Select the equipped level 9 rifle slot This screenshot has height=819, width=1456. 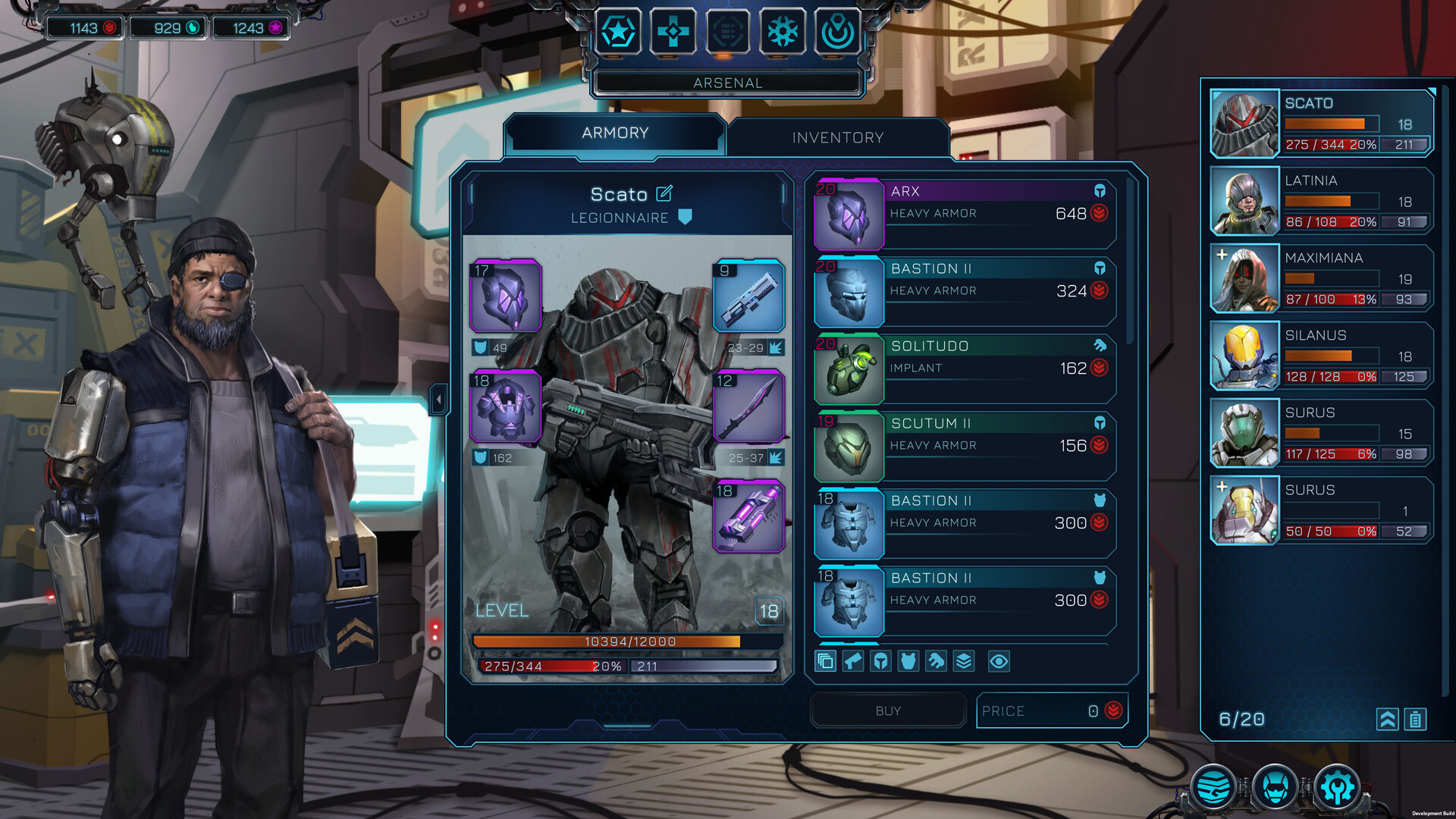point(748,297)
